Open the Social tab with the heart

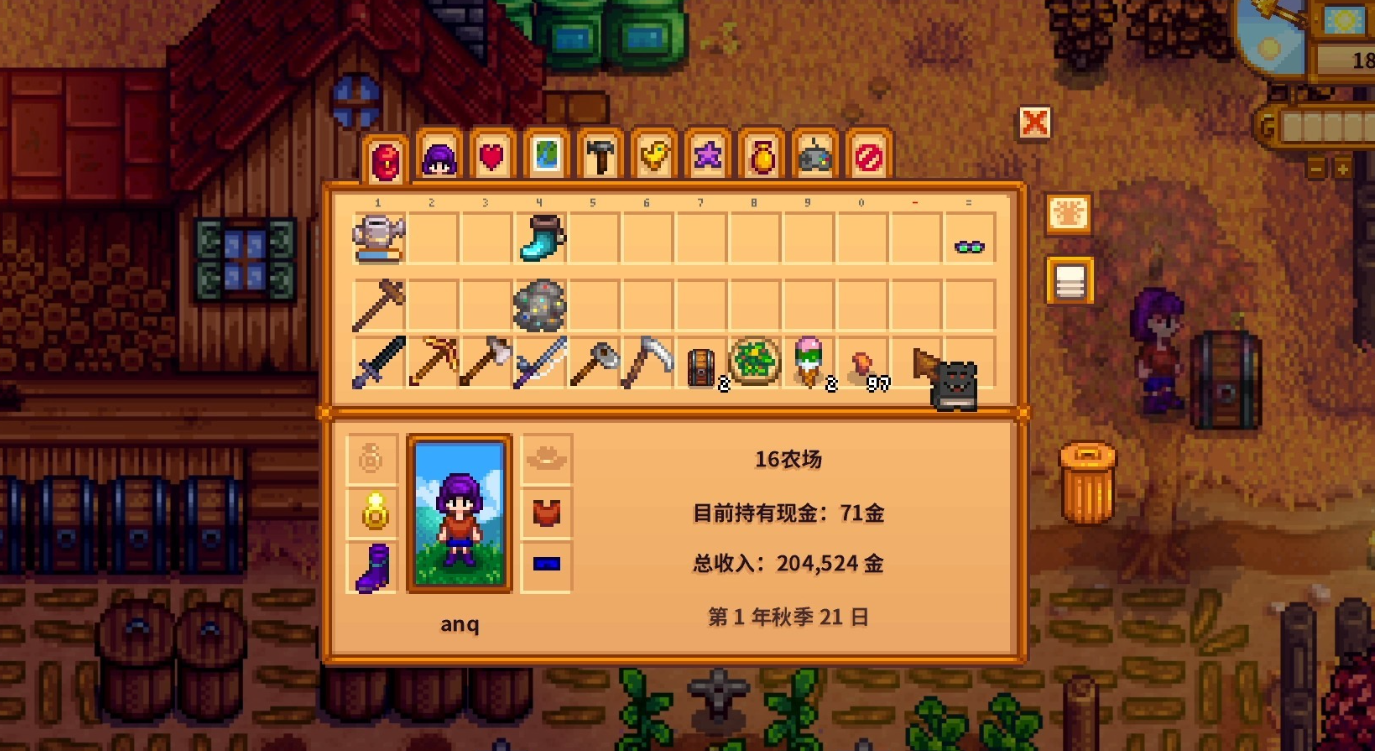(493, 158)
